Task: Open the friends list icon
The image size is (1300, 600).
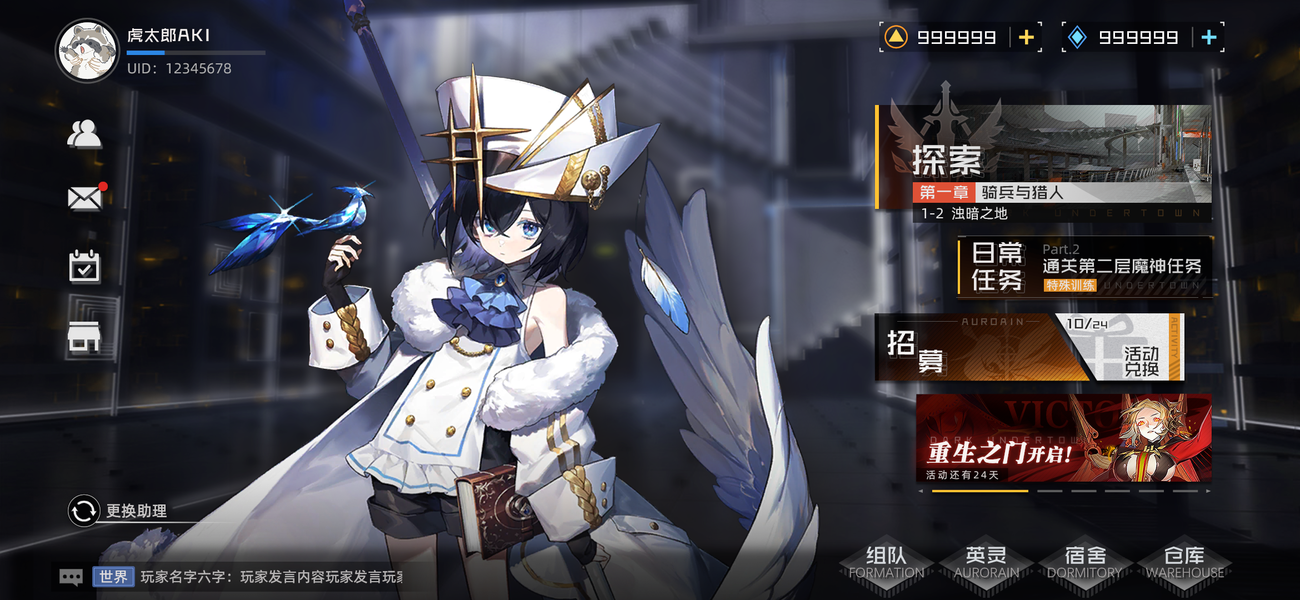Action: tap(84, 134)
